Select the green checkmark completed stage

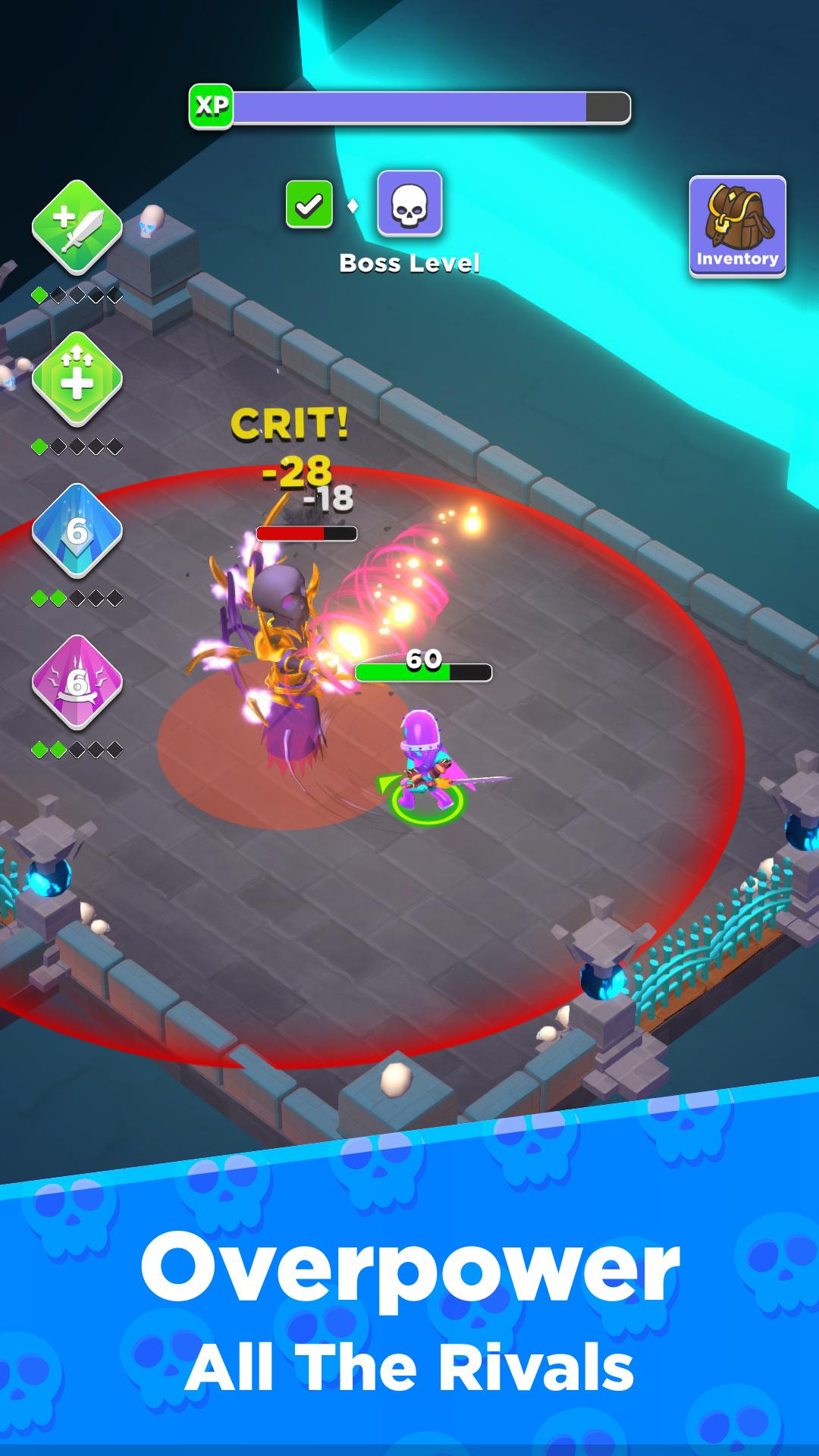(309, 204)
